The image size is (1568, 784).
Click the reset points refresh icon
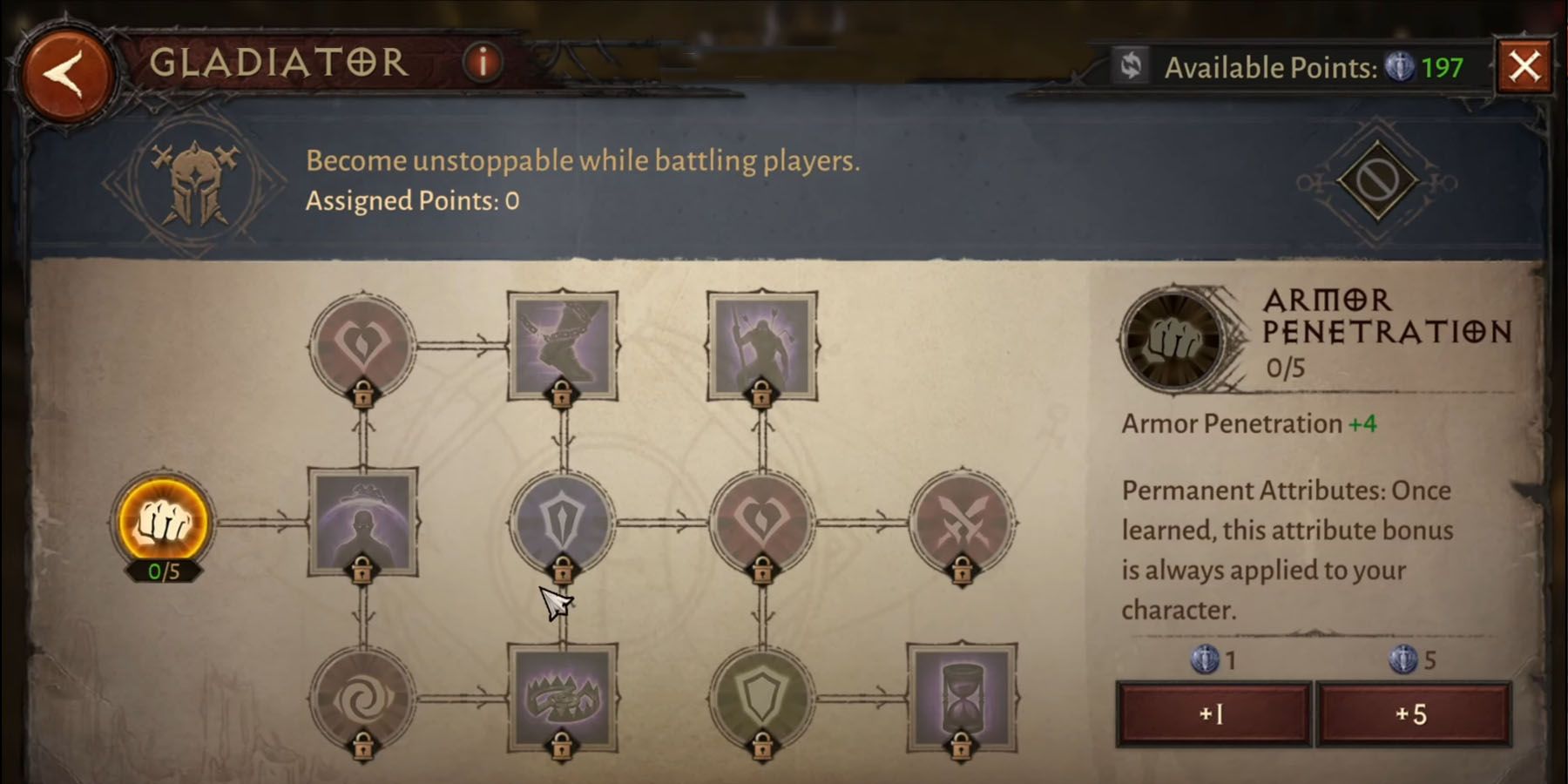tap(1130, 65)
